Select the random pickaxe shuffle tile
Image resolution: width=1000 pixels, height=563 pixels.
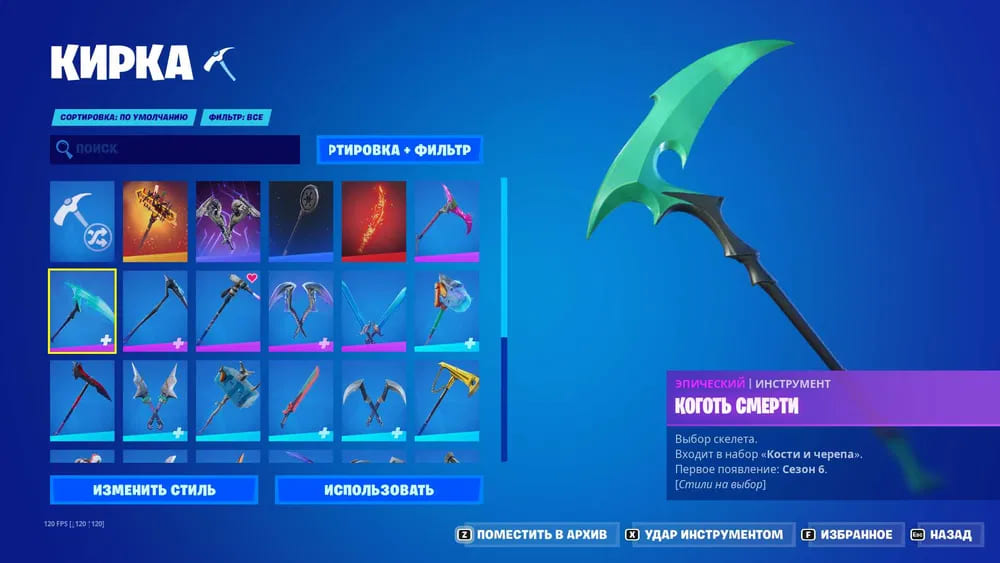coord(82,221)
